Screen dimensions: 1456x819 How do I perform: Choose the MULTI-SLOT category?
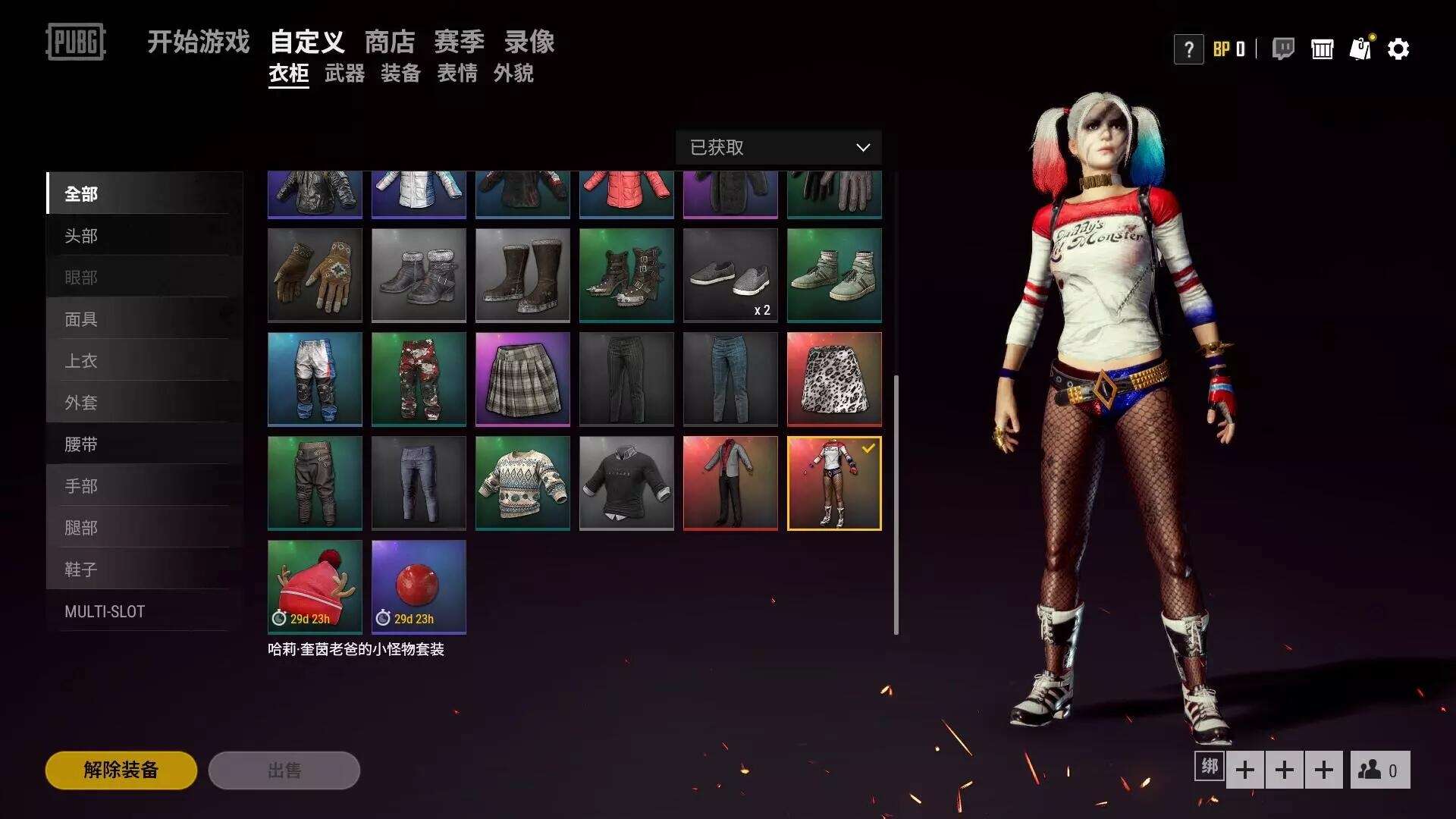click(105, 611)
